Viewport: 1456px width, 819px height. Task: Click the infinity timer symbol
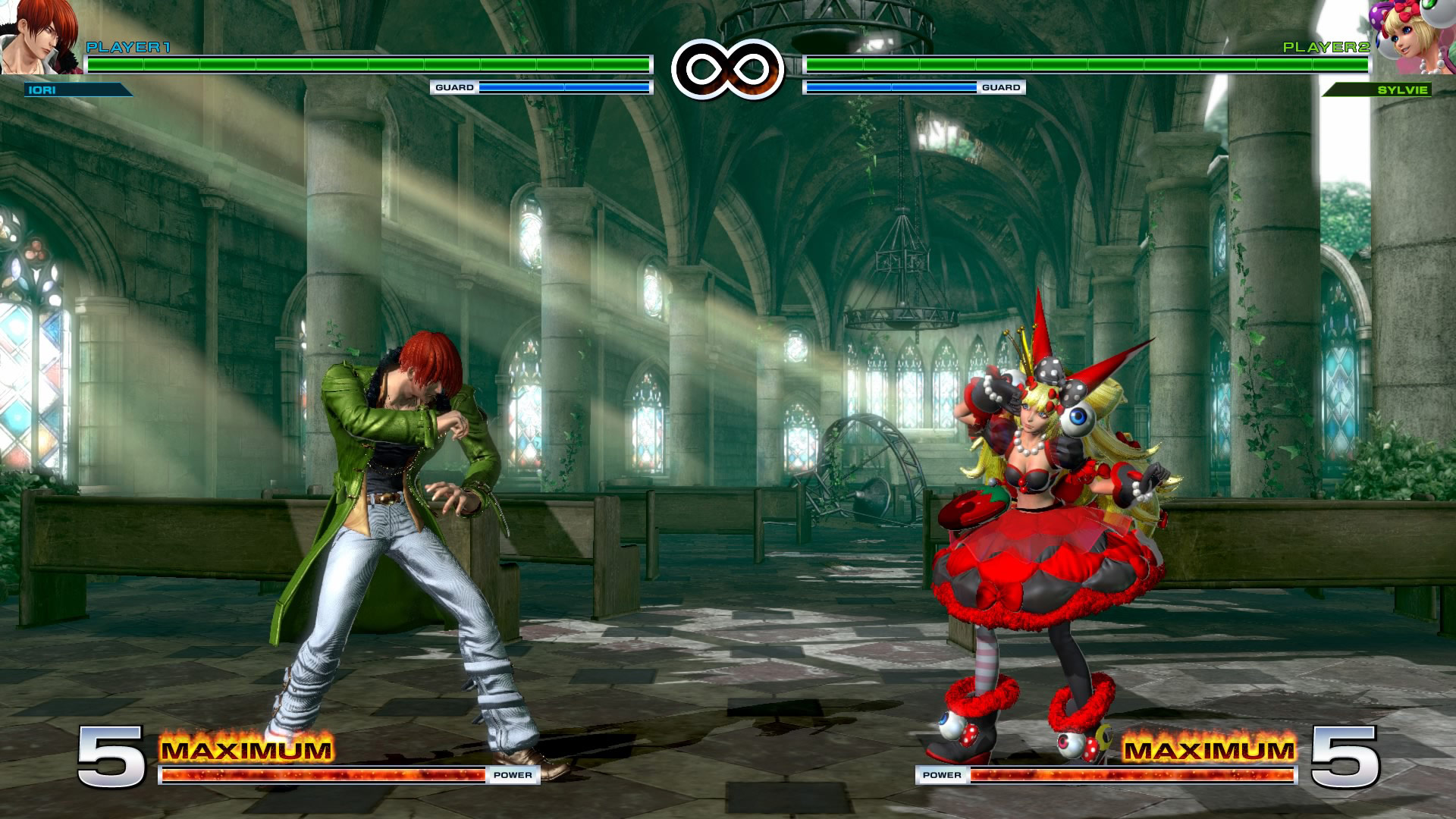tap(728, 68)
